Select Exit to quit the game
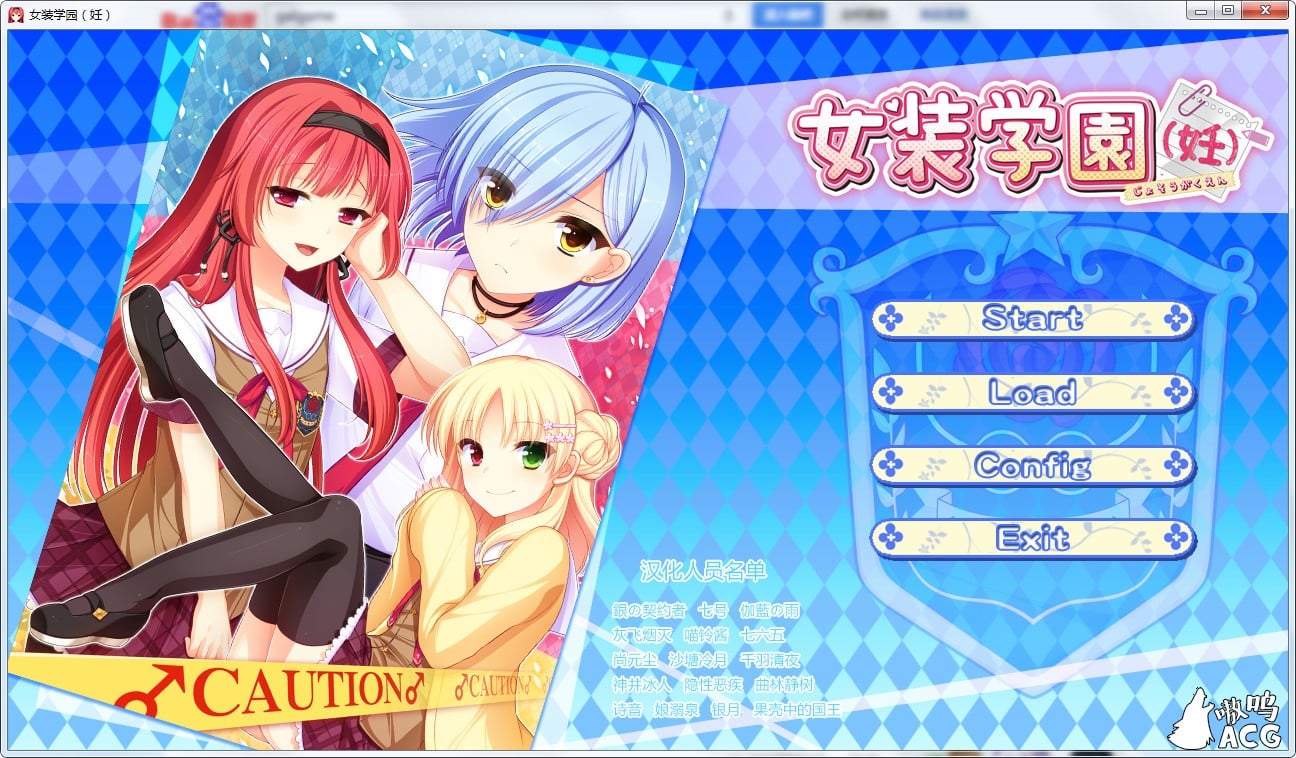 click(x=1034, y=539)
